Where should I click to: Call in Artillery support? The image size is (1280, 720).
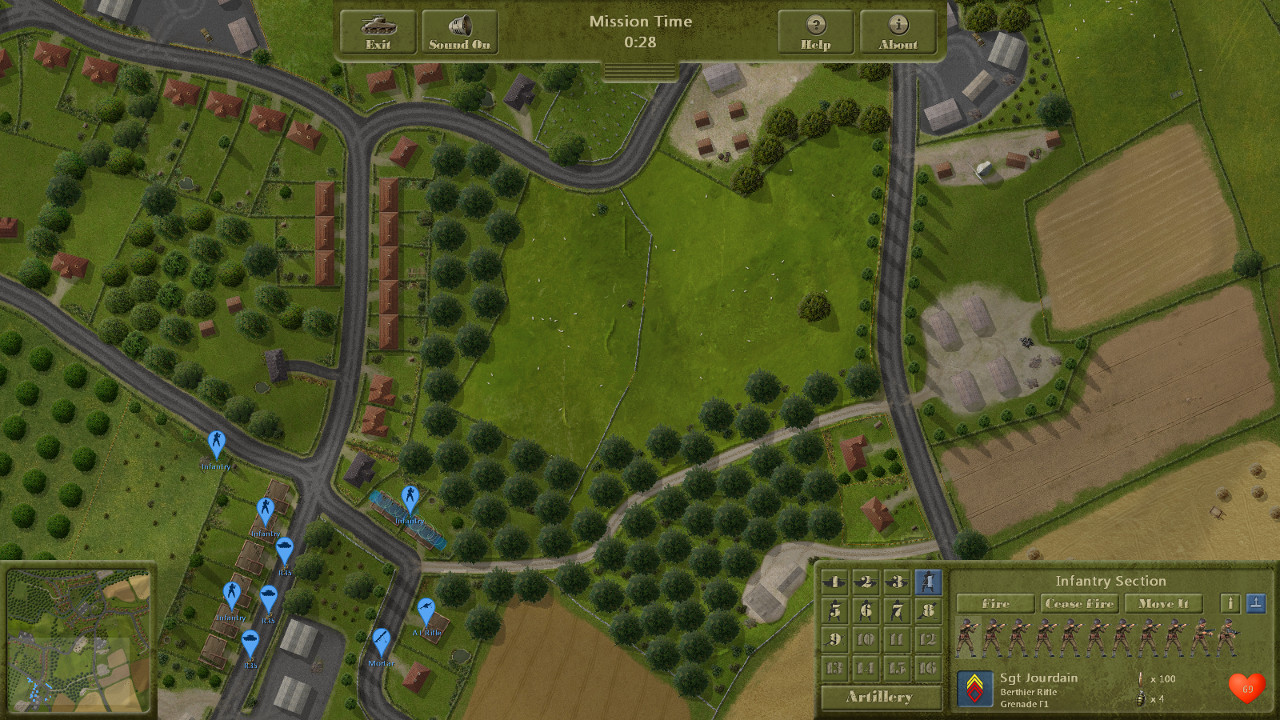tap(879, 696)
